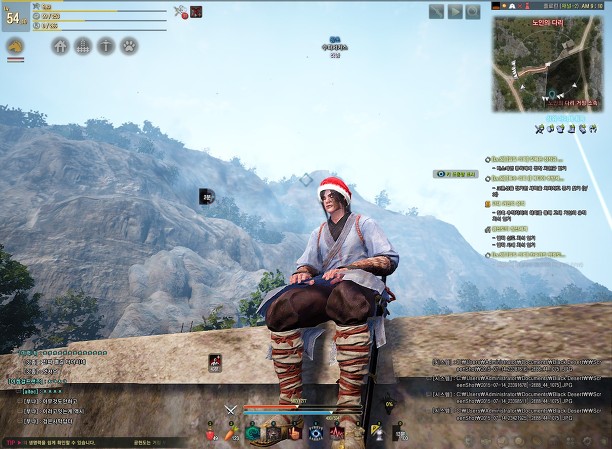Viewport: 612px width, 449px height.
Task: Click the red item icon above chat
Action: pyautogui.click(x=214, y=362)
